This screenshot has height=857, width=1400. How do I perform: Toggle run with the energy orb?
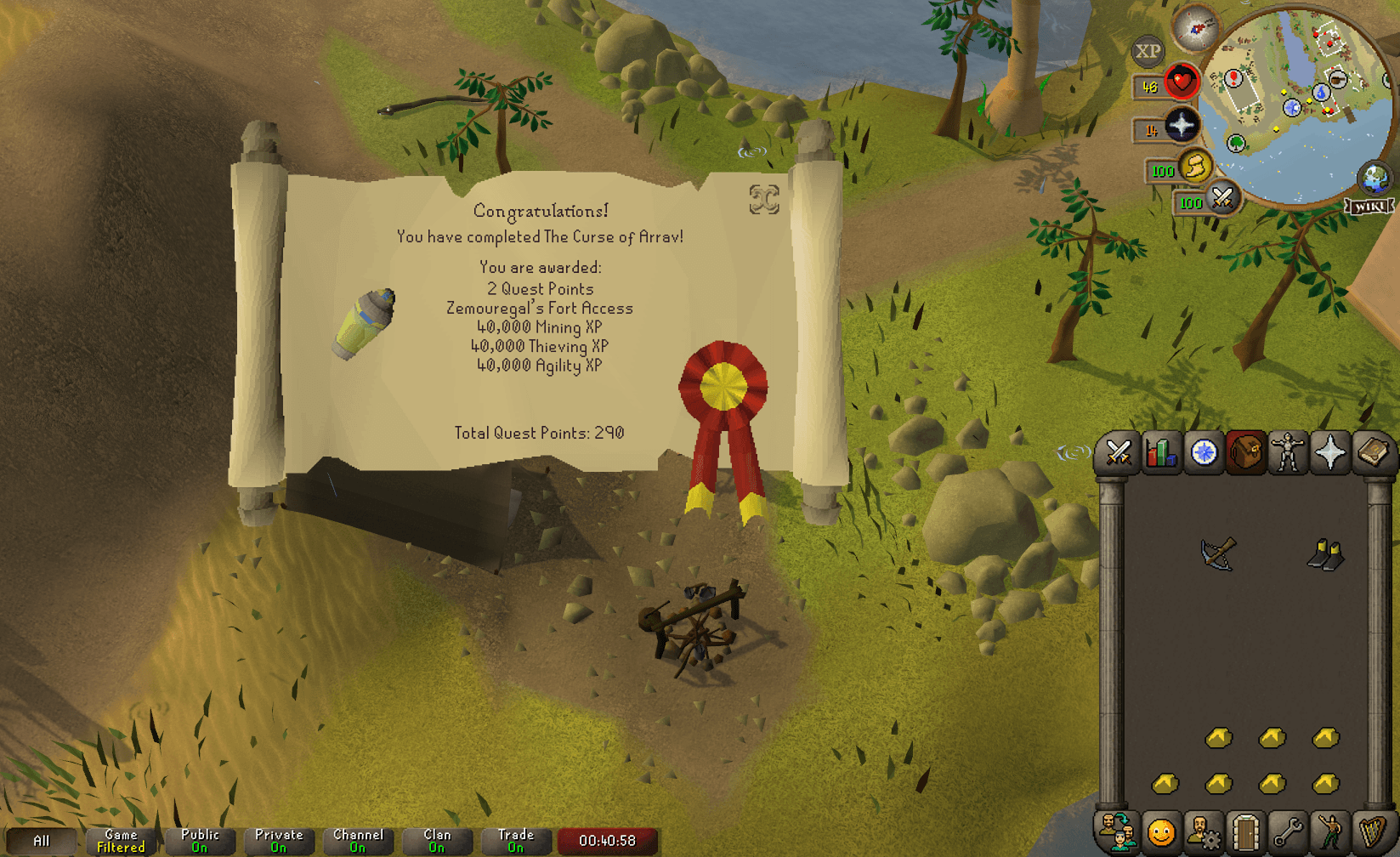tap(1194, 167)
